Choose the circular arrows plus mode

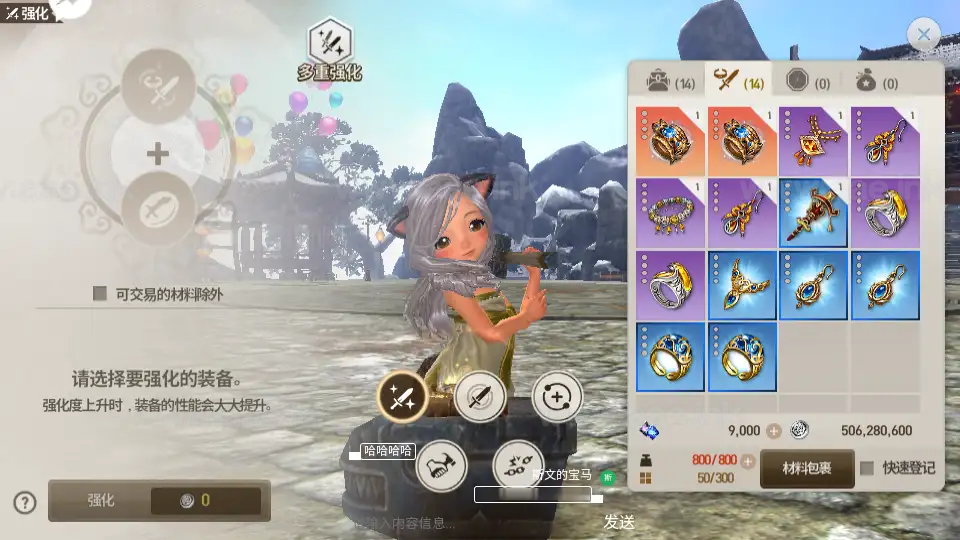point(556,398)
